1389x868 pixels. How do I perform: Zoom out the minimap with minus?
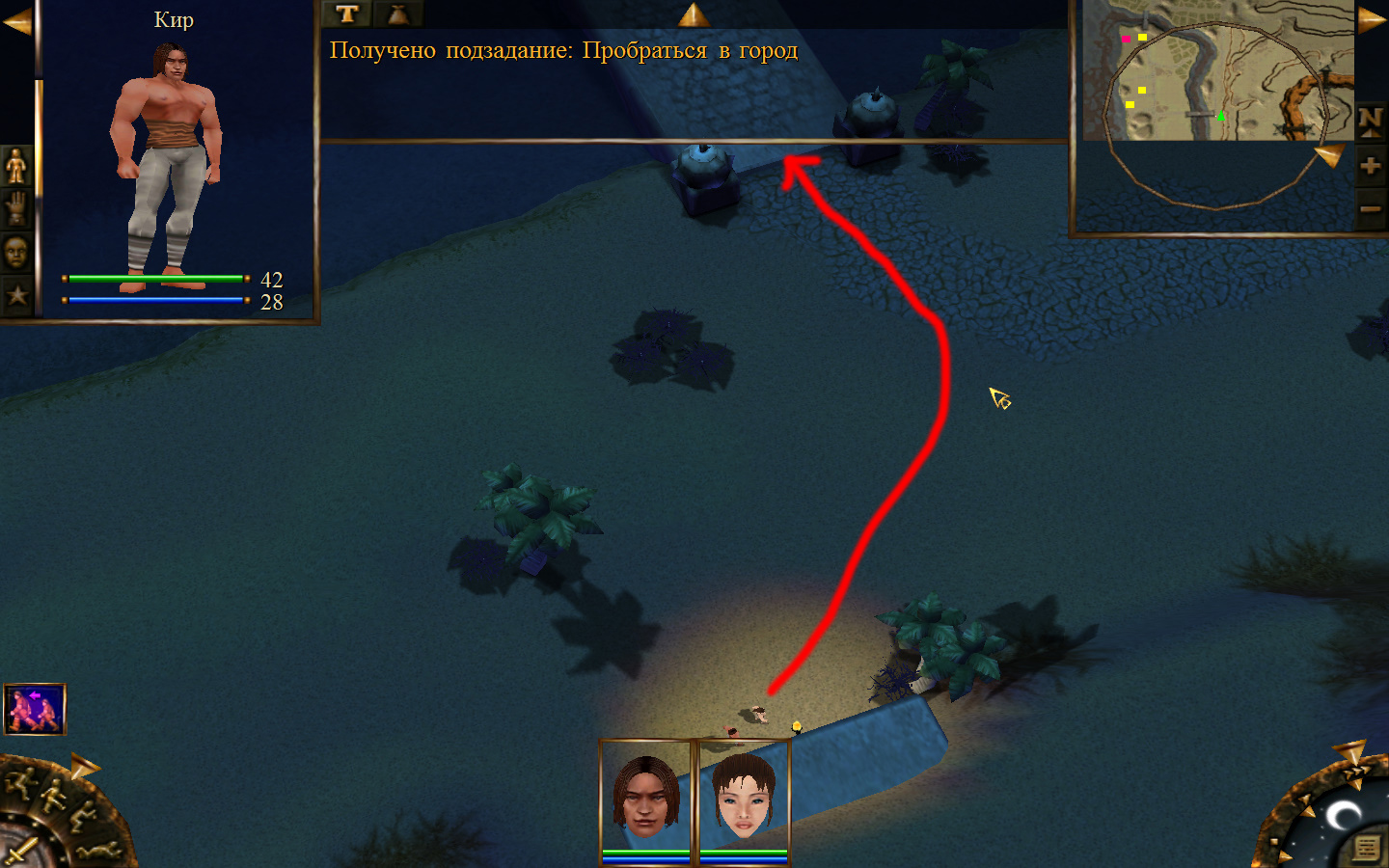coord(1371,208)
